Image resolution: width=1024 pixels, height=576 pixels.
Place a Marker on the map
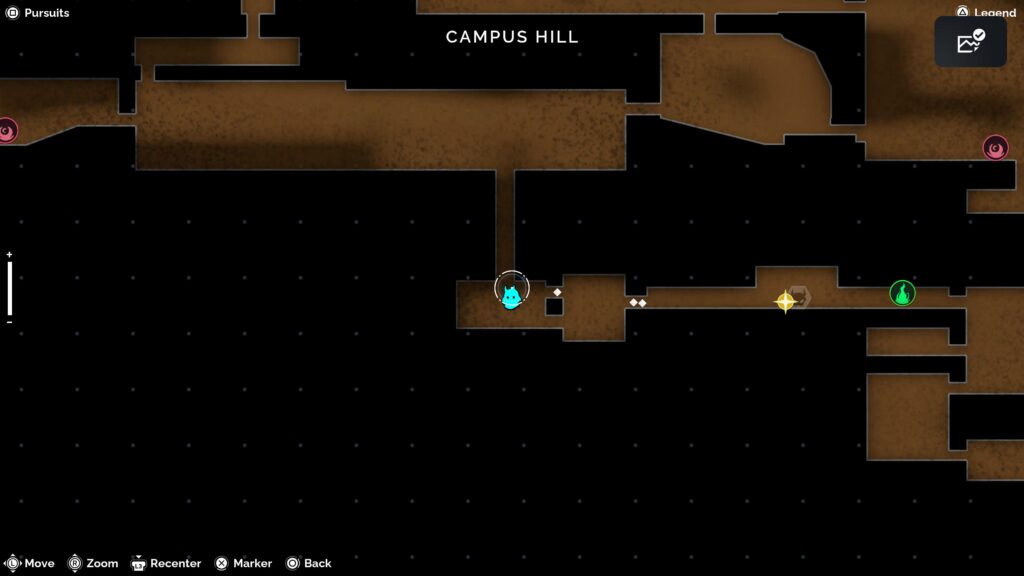(x=243, y=563)
